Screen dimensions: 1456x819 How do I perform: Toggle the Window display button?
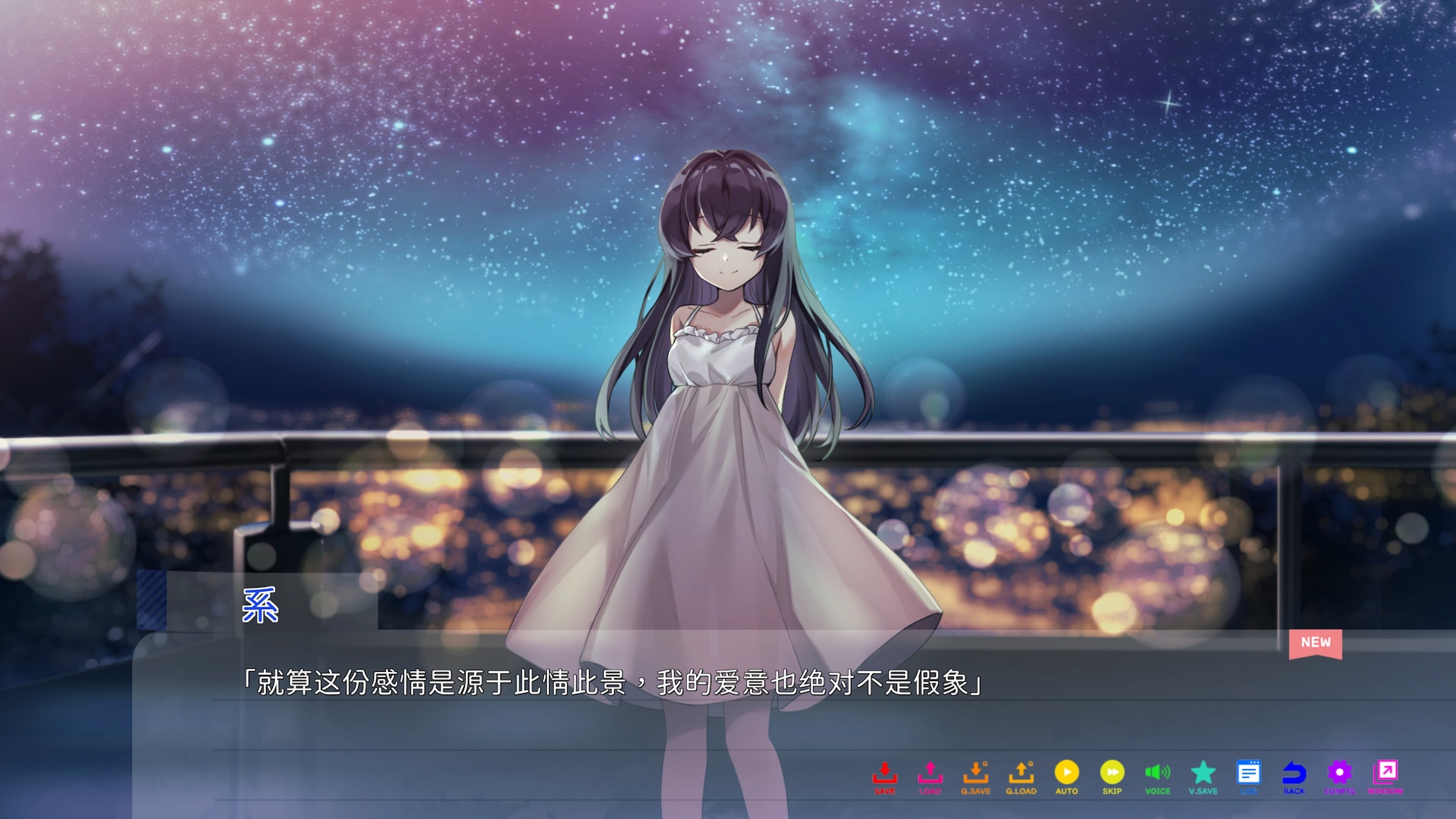coord(1385,776)
